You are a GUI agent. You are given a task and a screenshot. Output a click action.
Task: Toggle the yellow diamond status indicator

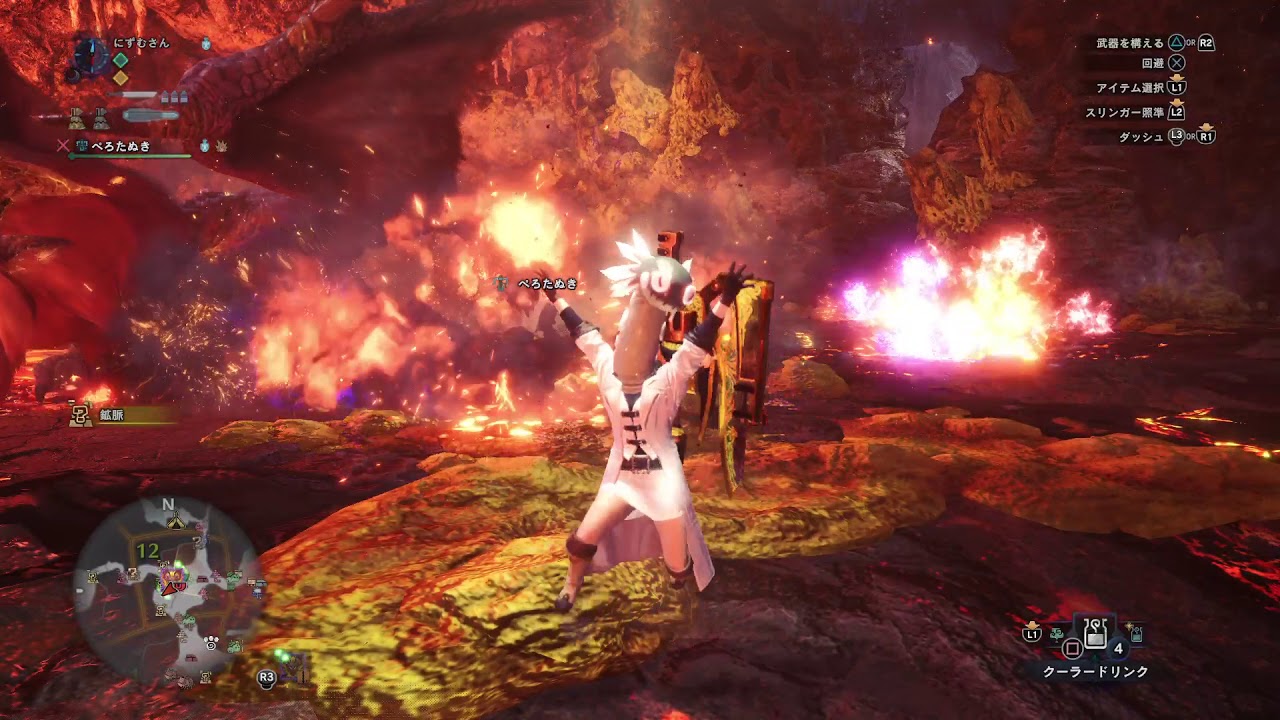tap(120, 78)
